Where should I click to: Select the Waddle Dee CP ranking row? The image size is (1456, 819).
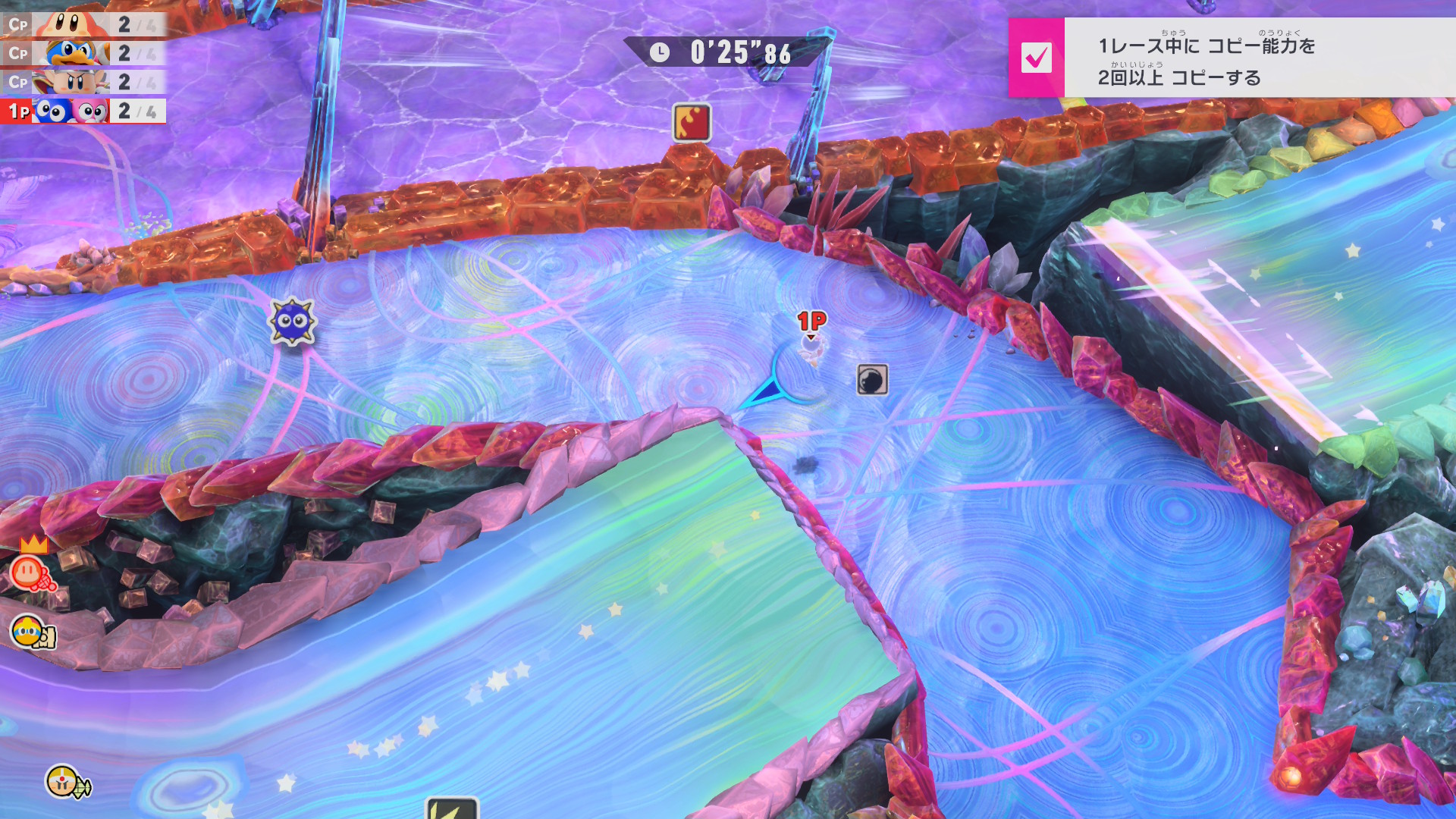pos(83,24)
